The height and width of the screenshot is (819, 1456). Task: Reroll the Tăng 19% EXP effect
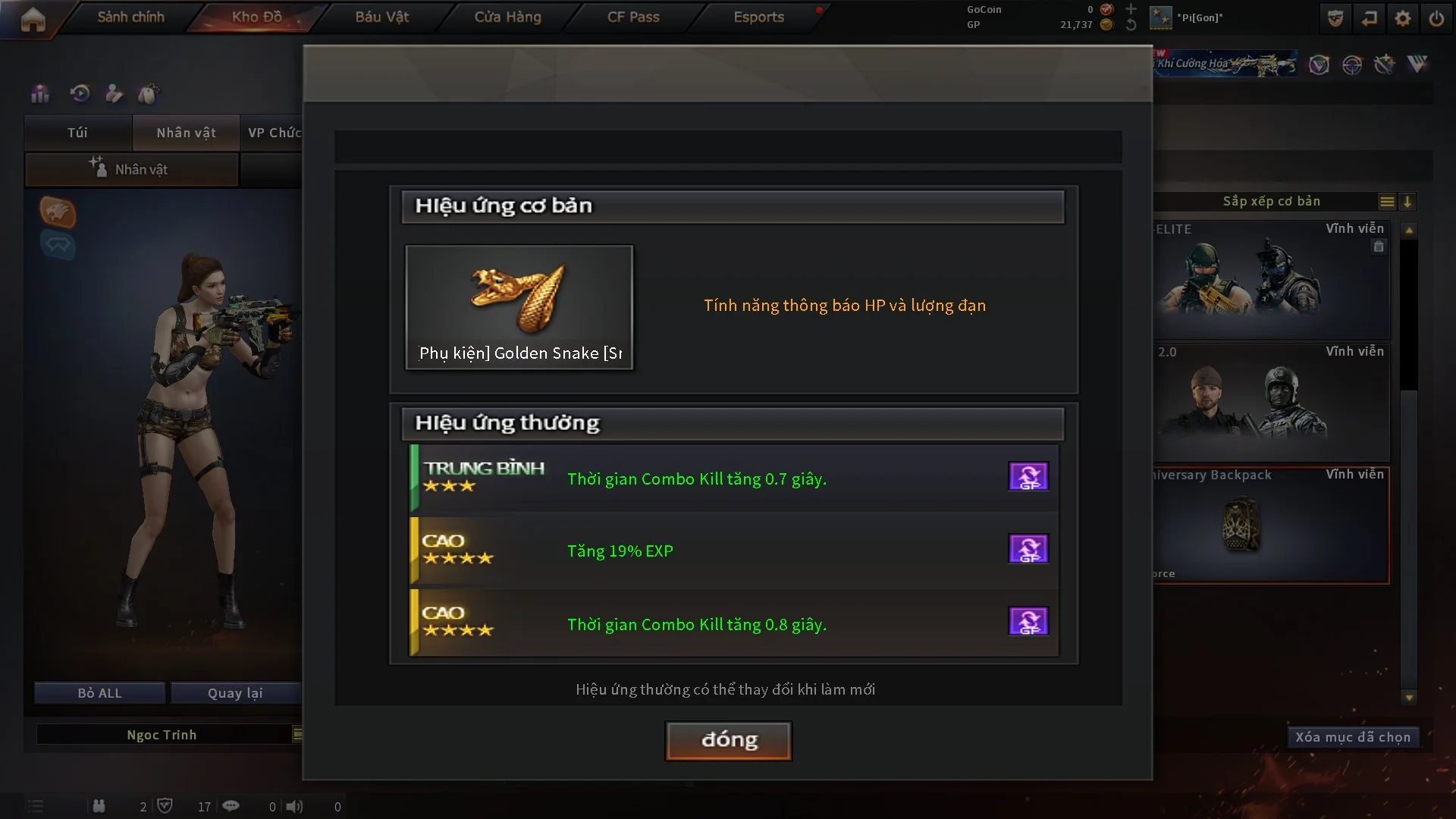pos(1028,549)
